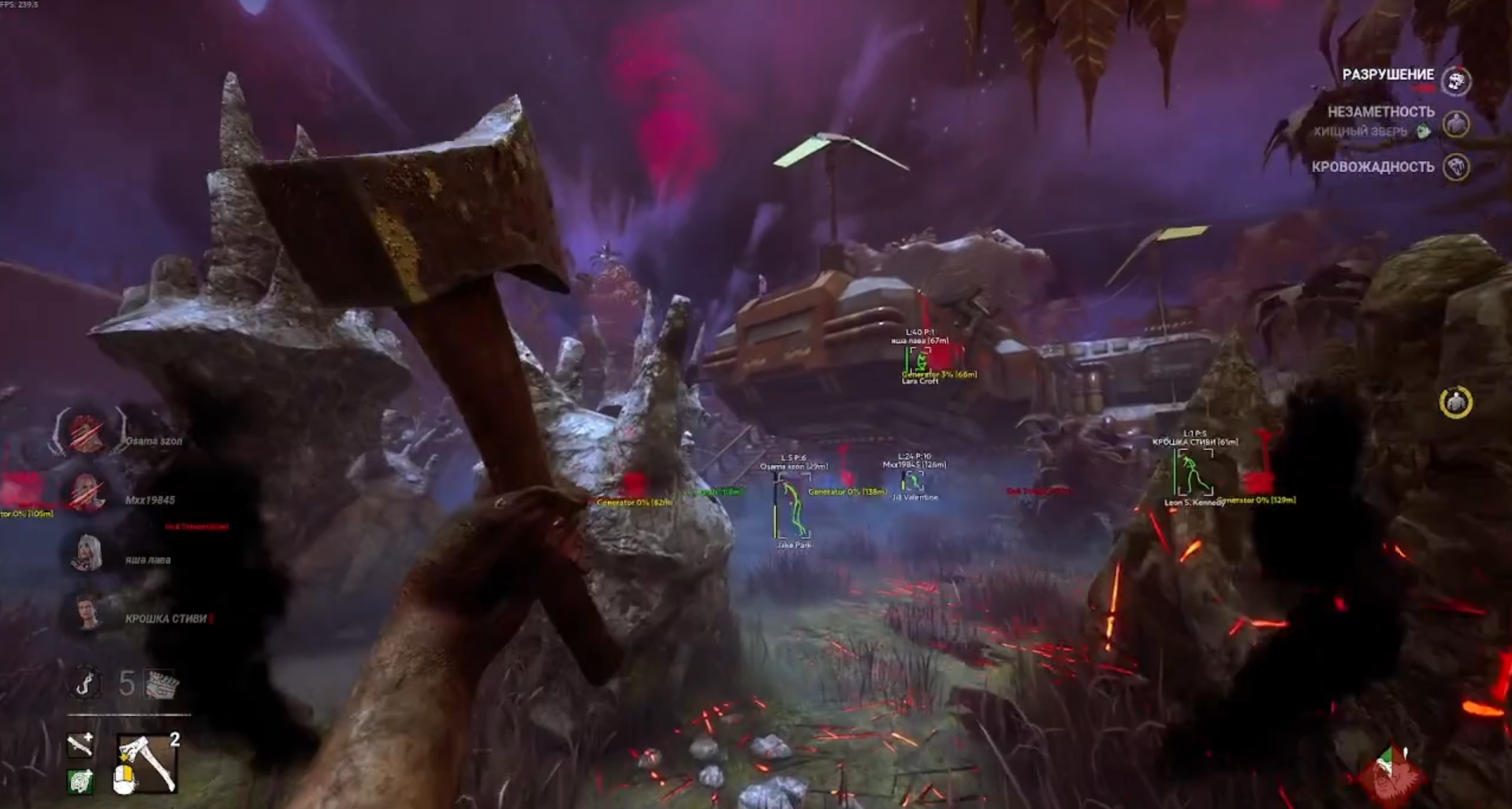Screen dimensions: 1512x809
Task: Click the yellow-ringed figure status icon
Action: [1455, 403]
